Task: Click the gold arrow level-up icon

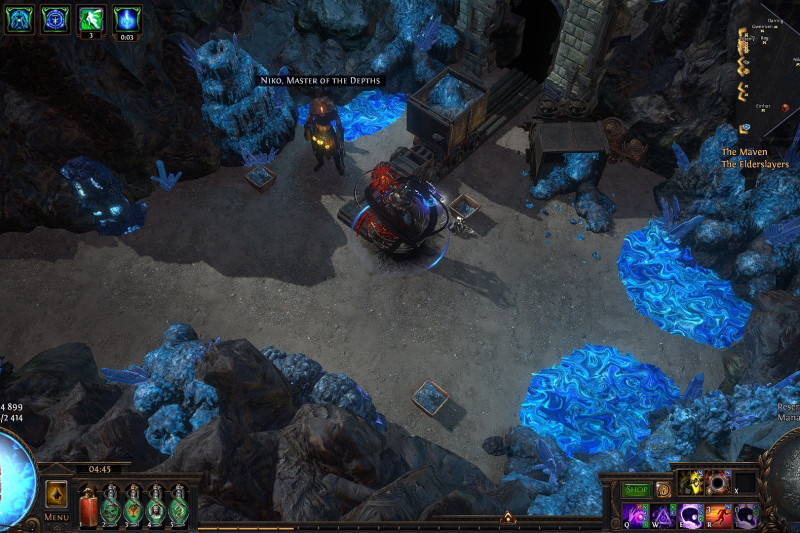Action: (508, 517)
